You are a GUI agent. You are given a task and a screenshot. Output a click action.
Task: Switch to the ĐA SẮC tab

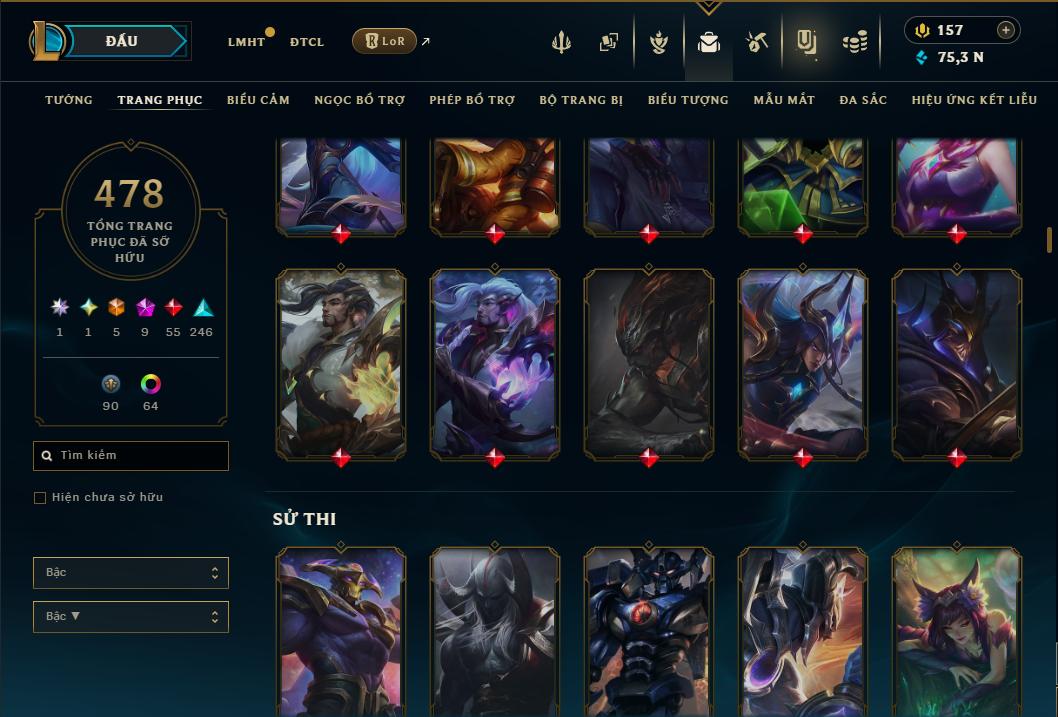click(x=863, y=100)
